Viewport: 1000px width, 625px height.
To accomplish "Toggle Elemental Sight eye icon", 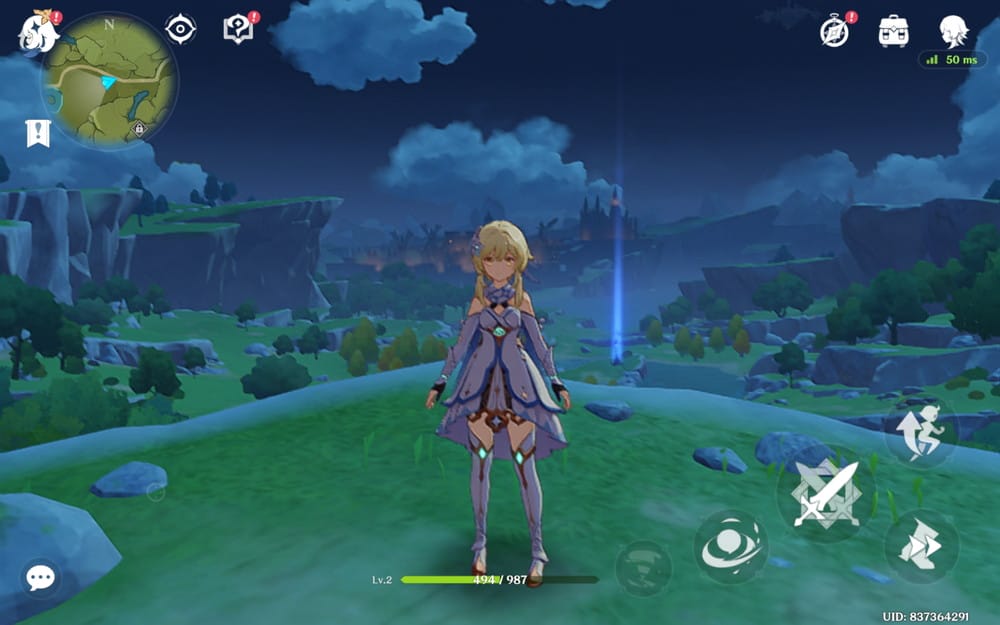I will (x=180, y=29).
